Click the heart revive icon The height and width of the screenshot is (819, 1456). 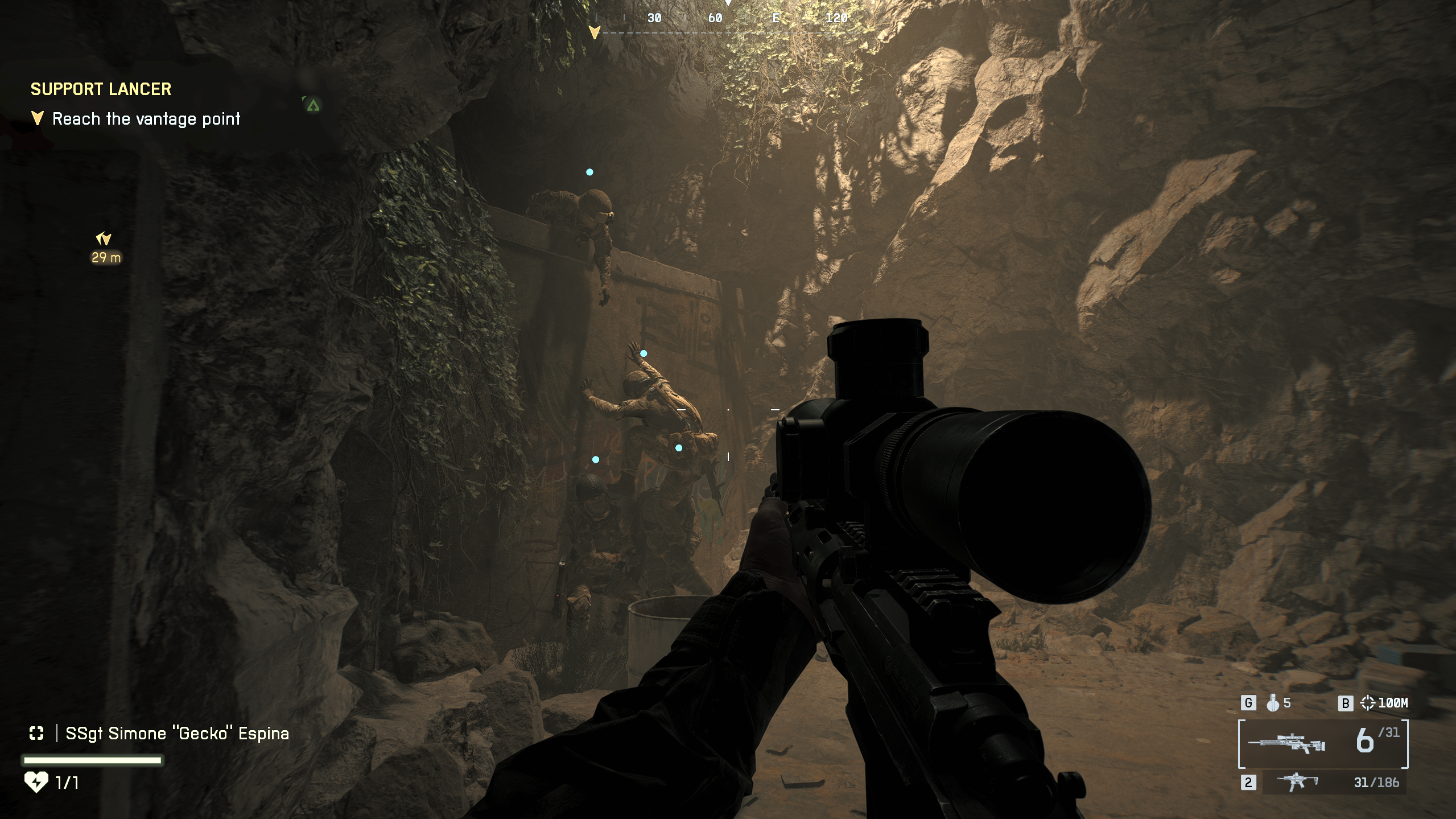click(x=36, y=782)
